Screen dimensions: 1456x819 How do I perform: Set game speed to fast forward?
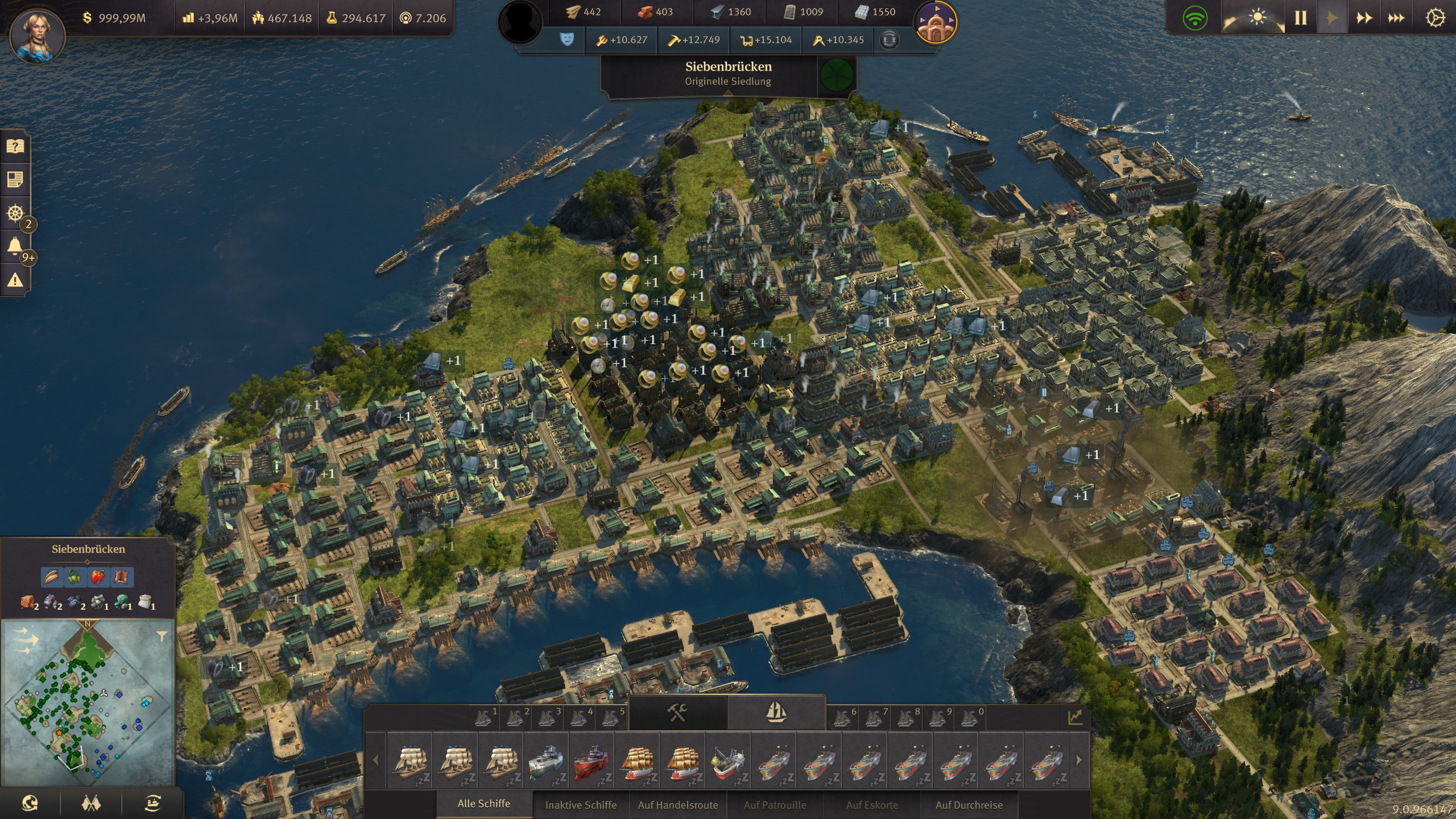(x=1364, y=18)
